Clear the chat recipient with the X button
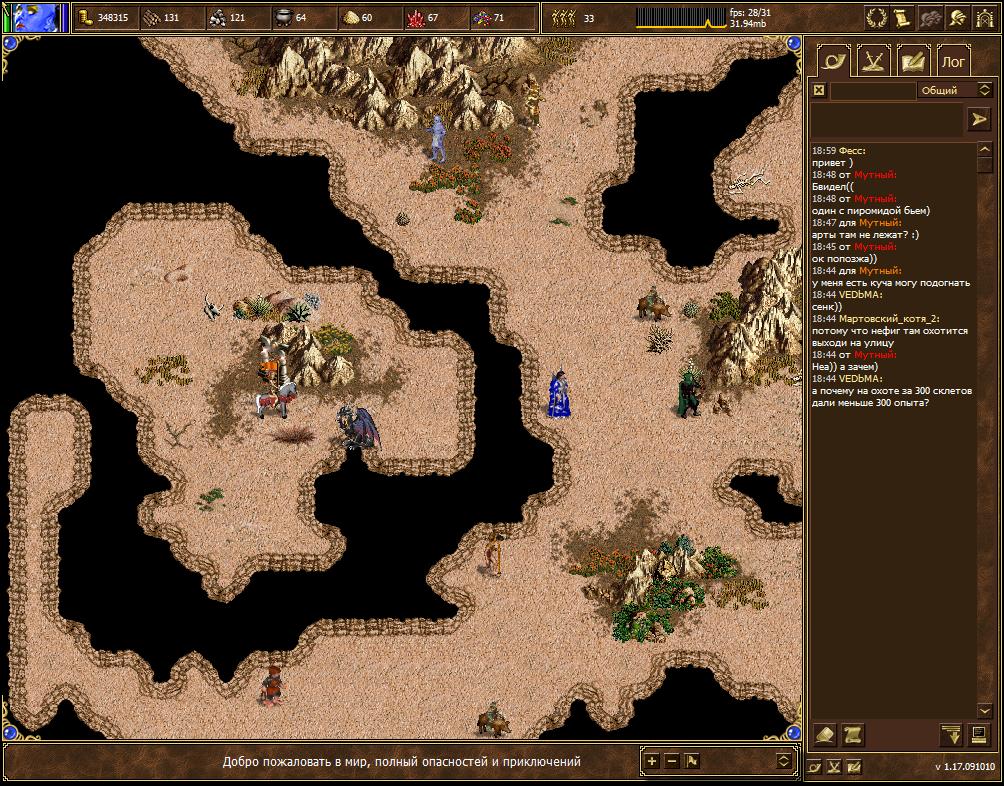 pos(819,90)
